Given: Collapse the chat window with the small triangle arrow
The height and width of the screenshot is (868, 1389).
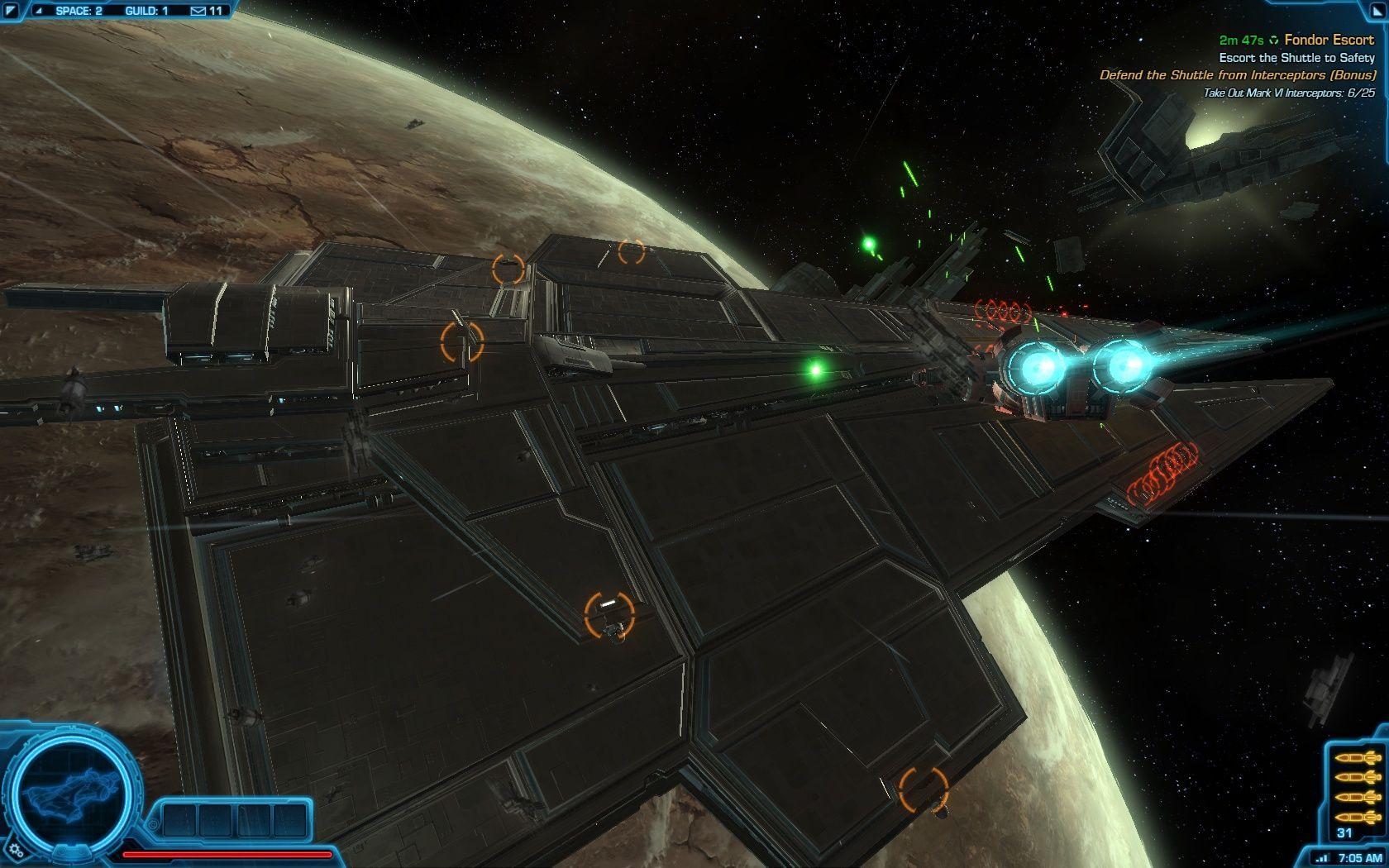Looking at the screenshot, I should tap(38, 11).
